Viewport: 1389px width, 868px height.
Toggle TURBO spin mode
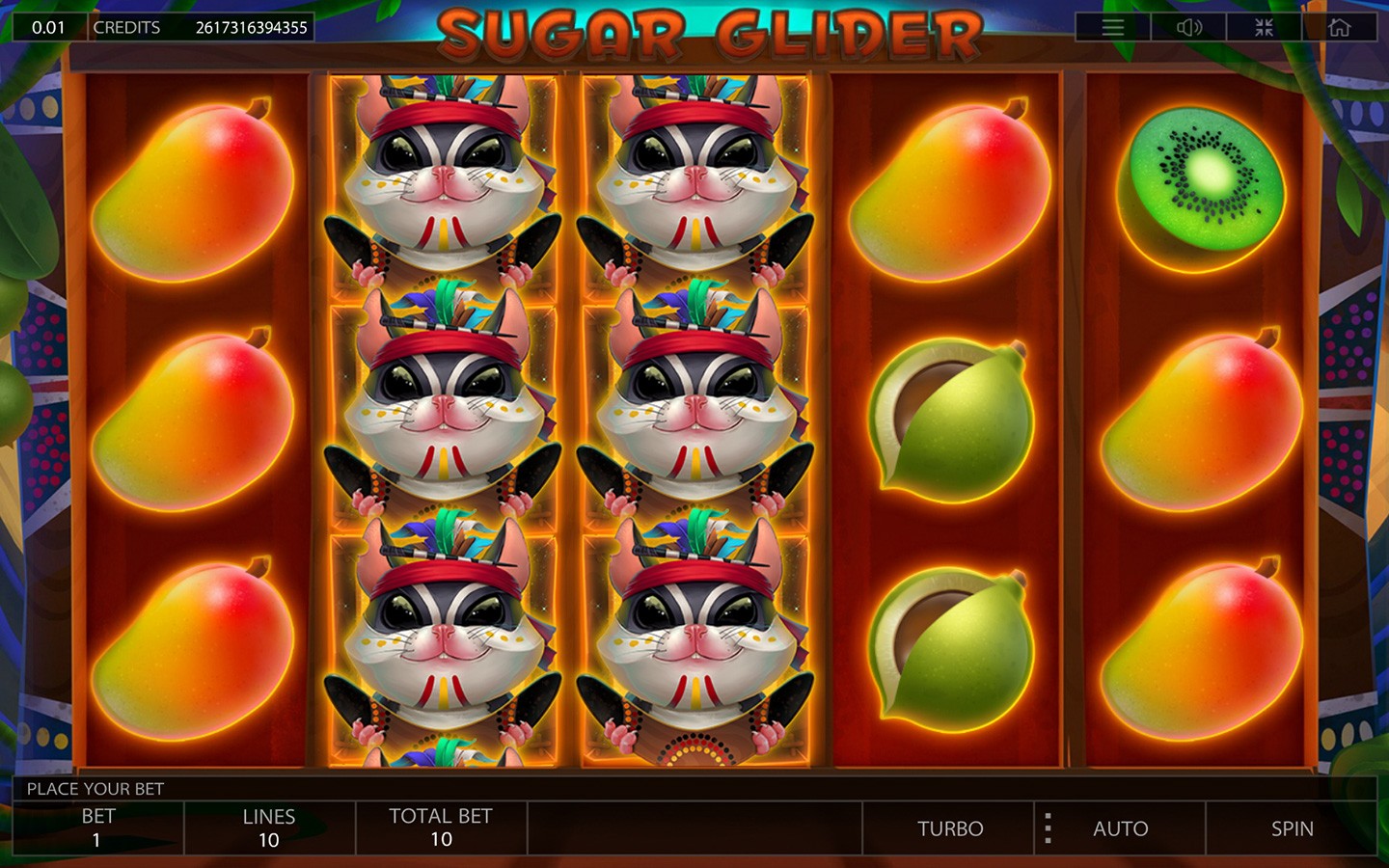(949, 828)
